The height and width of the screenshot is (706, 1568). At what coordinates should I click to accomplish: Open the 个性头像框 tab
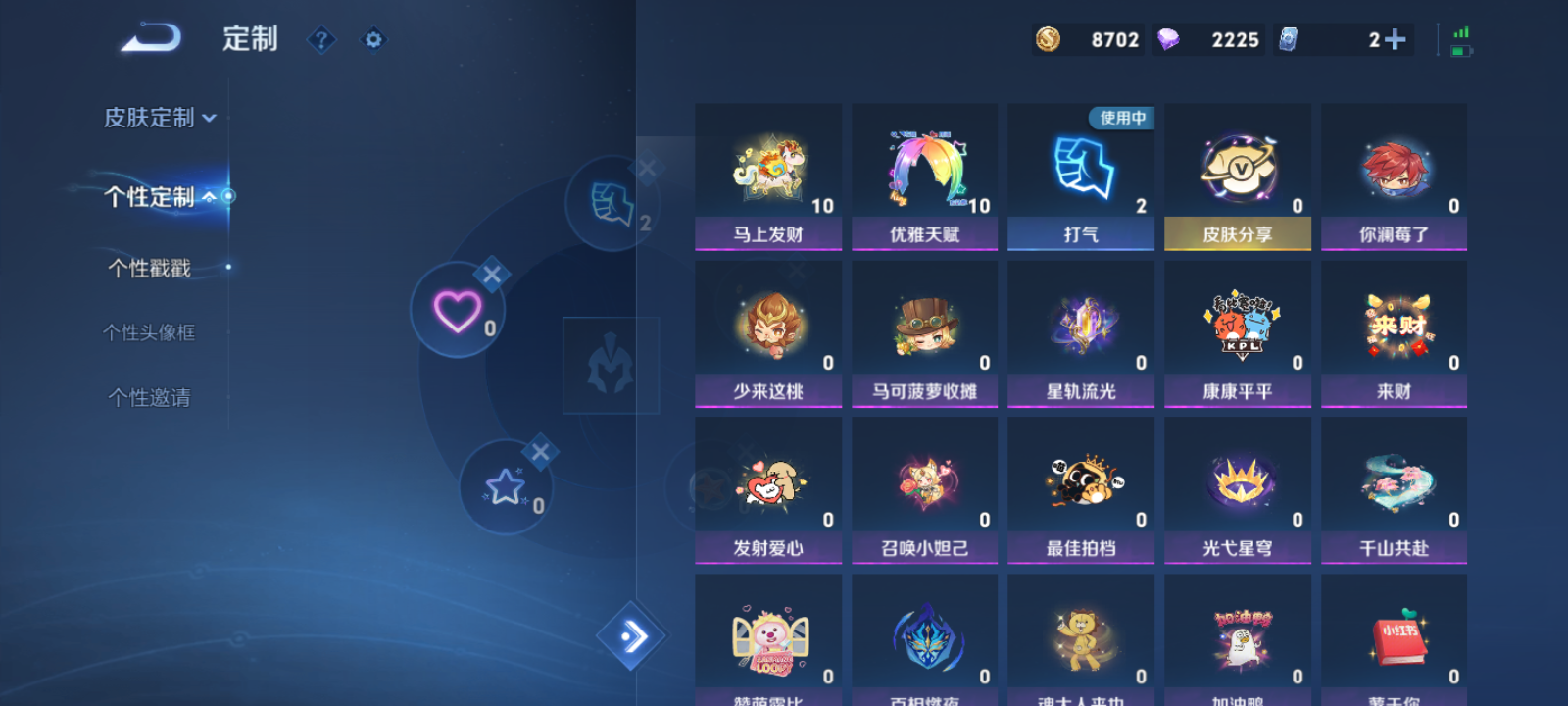(x=151, y=332)
